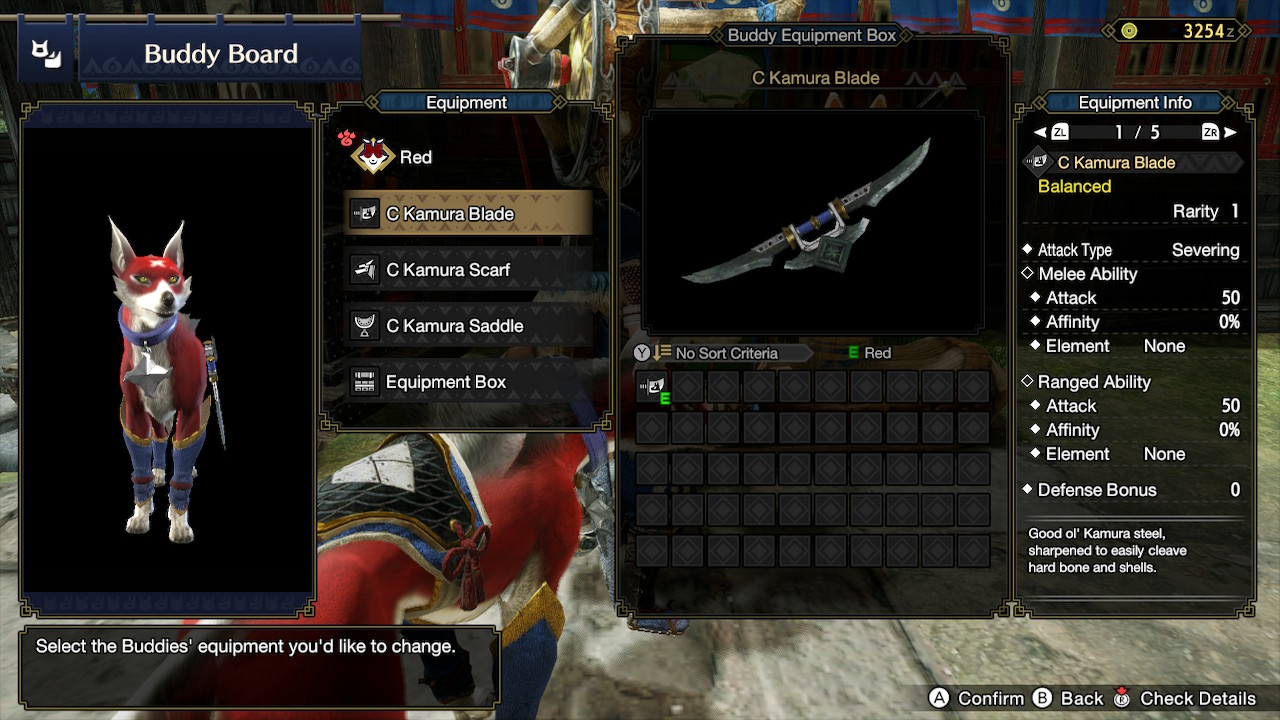Click Red the Palamute portrait preview
Viewport: 1280px width, 720px height.
168,360
